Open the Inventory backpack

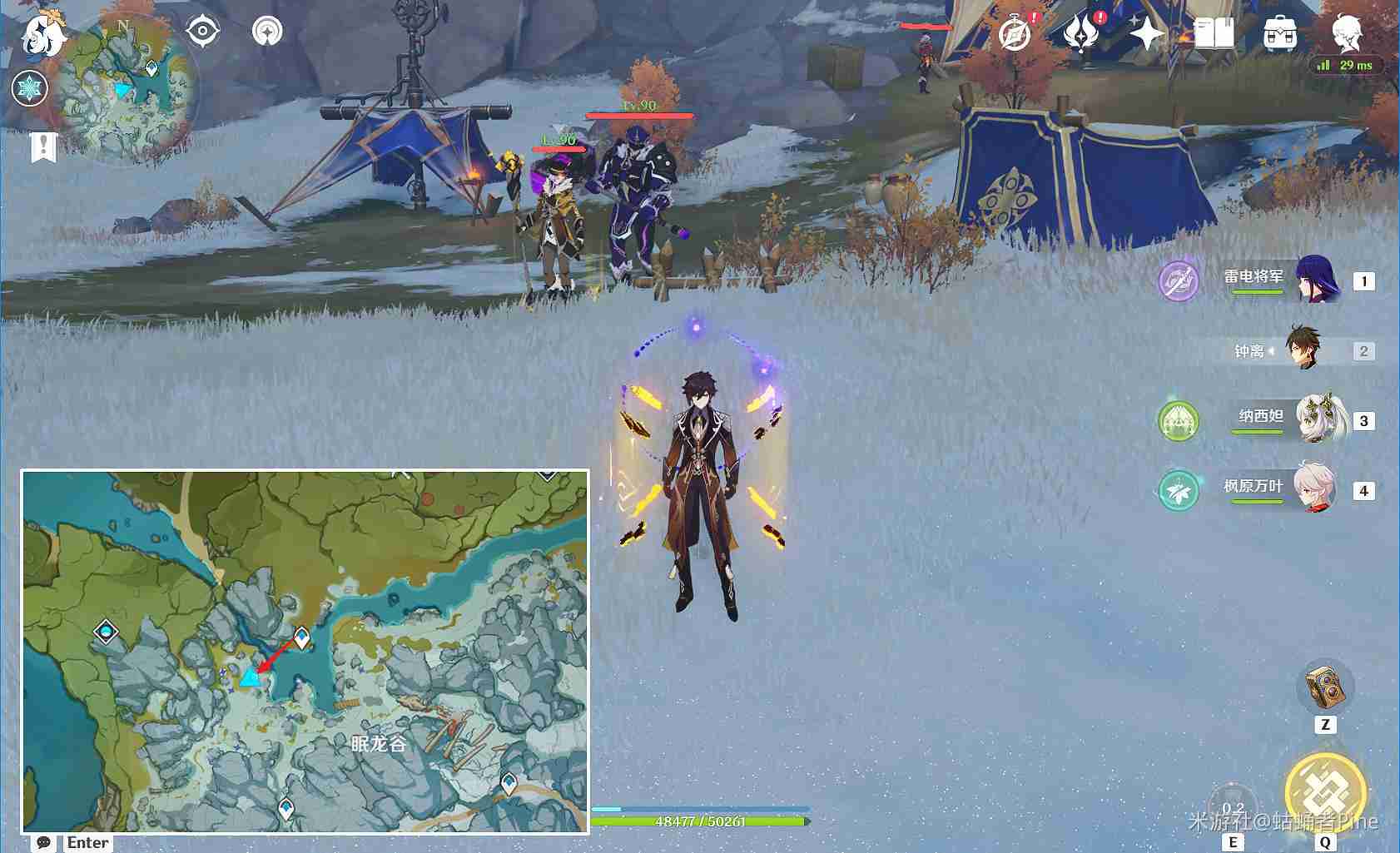[x=1279, y=34]
